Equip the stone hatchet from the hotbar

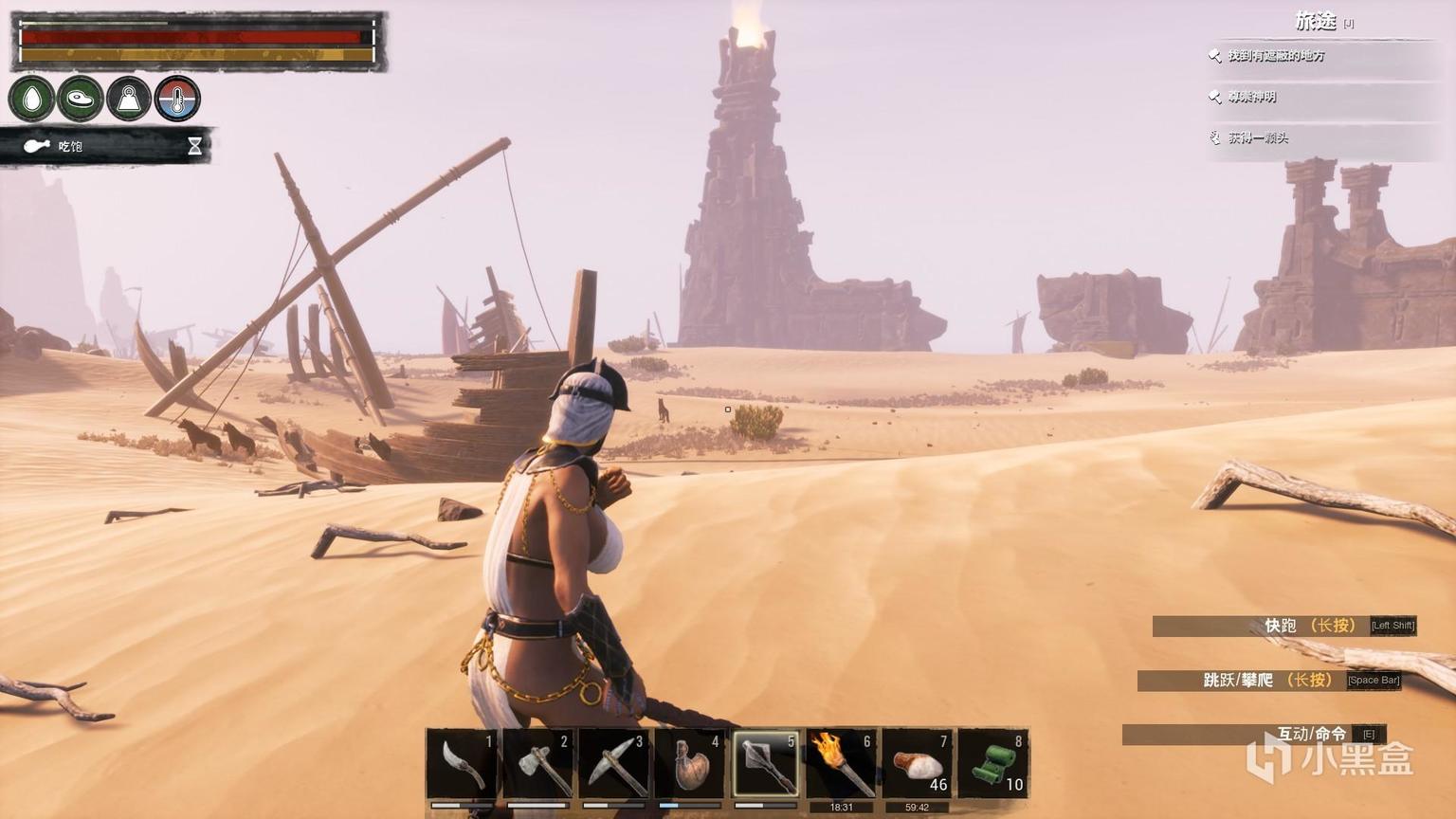537,764
